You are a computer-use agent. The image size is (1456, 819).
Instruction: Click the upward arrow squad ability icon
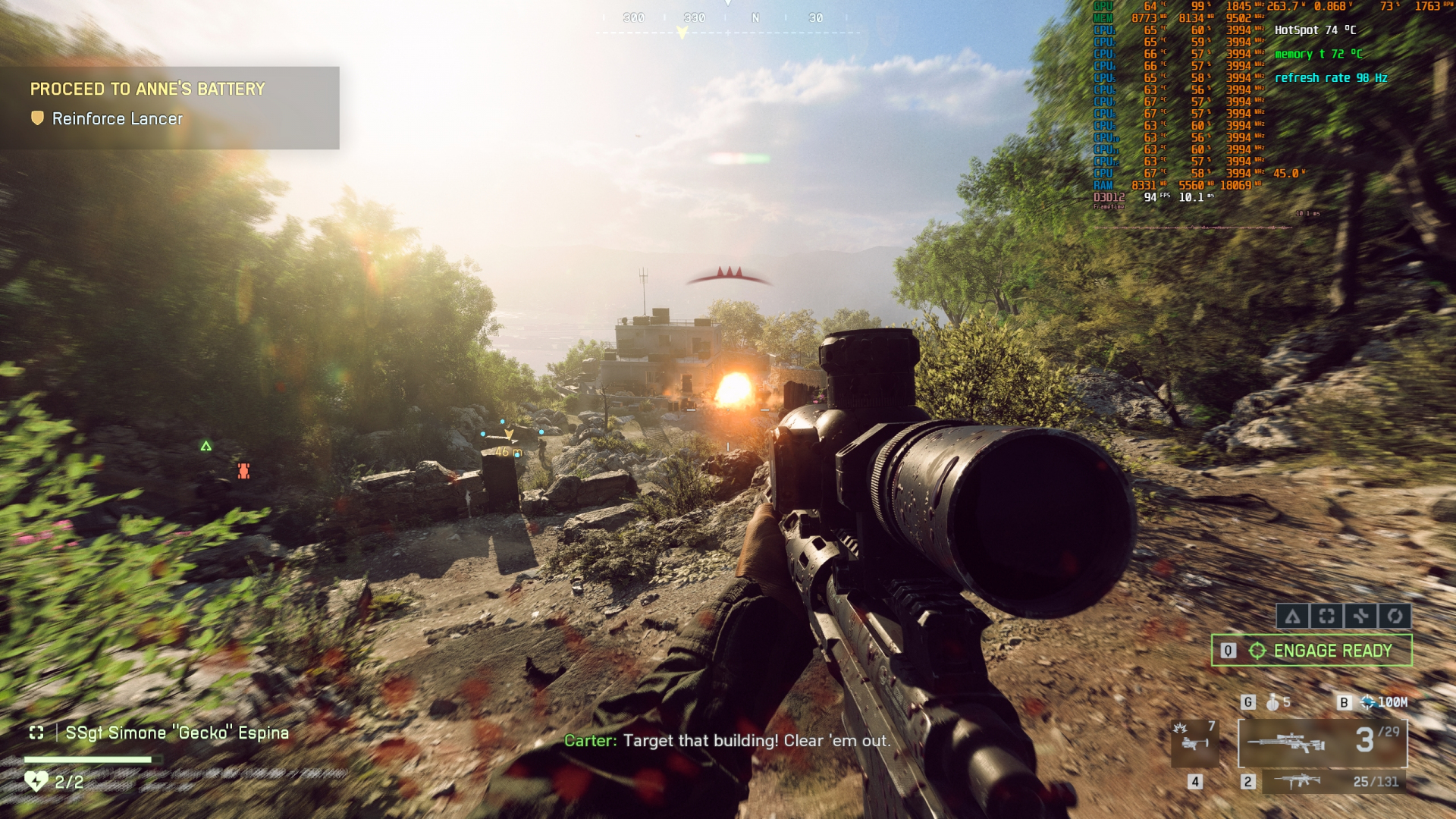tap(1293, 616)
